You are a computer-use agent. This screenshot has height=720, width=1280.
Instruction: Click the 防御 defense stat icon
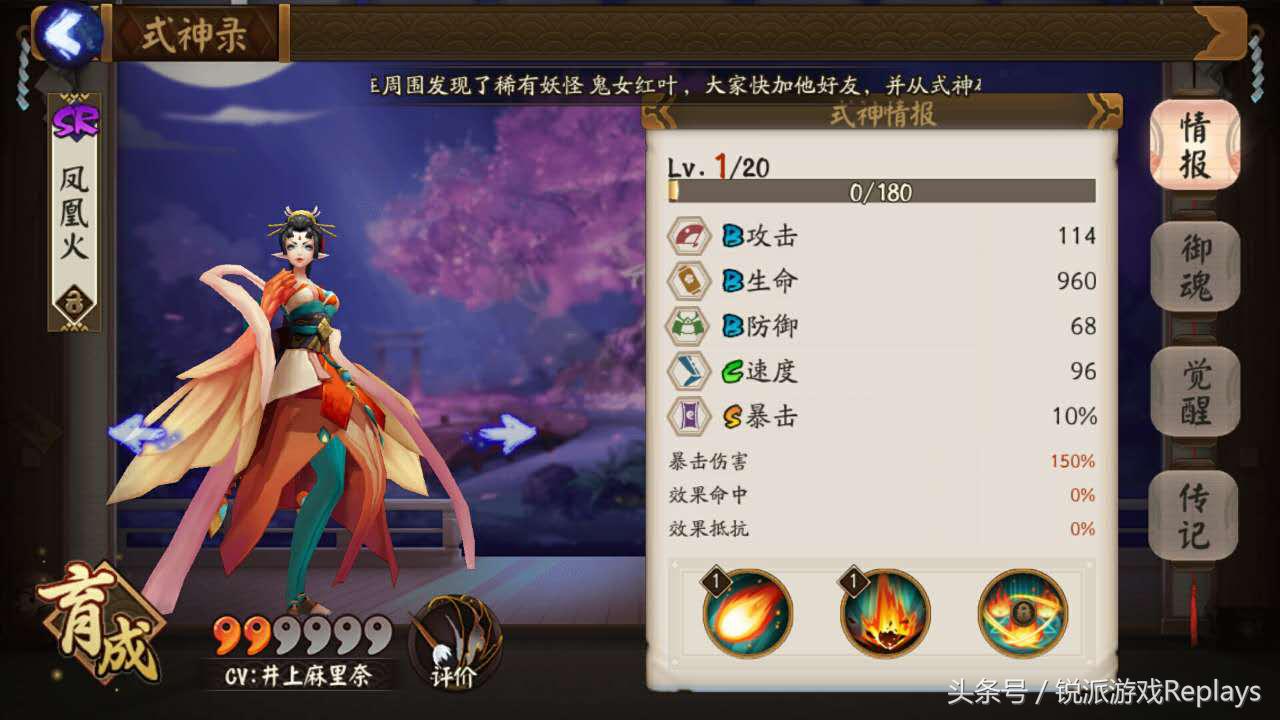pyautogui.click(x=689, y=326)
